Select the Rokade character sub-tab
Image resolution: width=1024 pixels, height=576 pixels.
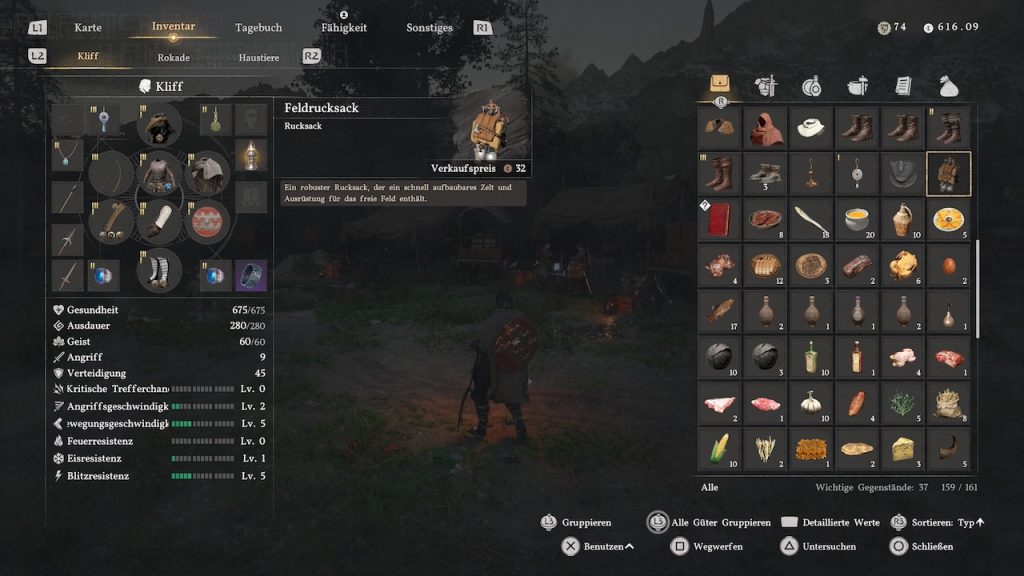(x=173, y=57)
